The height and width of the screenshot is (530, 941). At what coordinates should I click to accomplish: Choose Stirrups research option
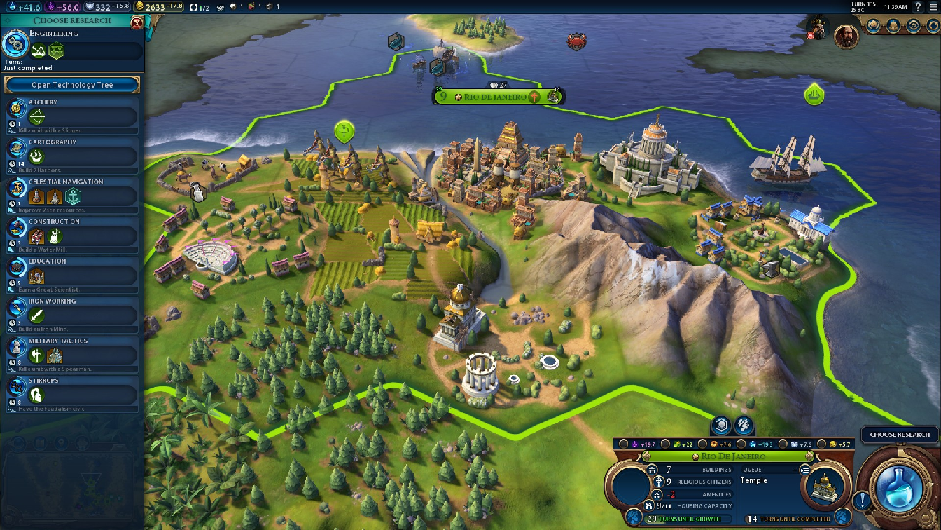(x=72, y=392)
